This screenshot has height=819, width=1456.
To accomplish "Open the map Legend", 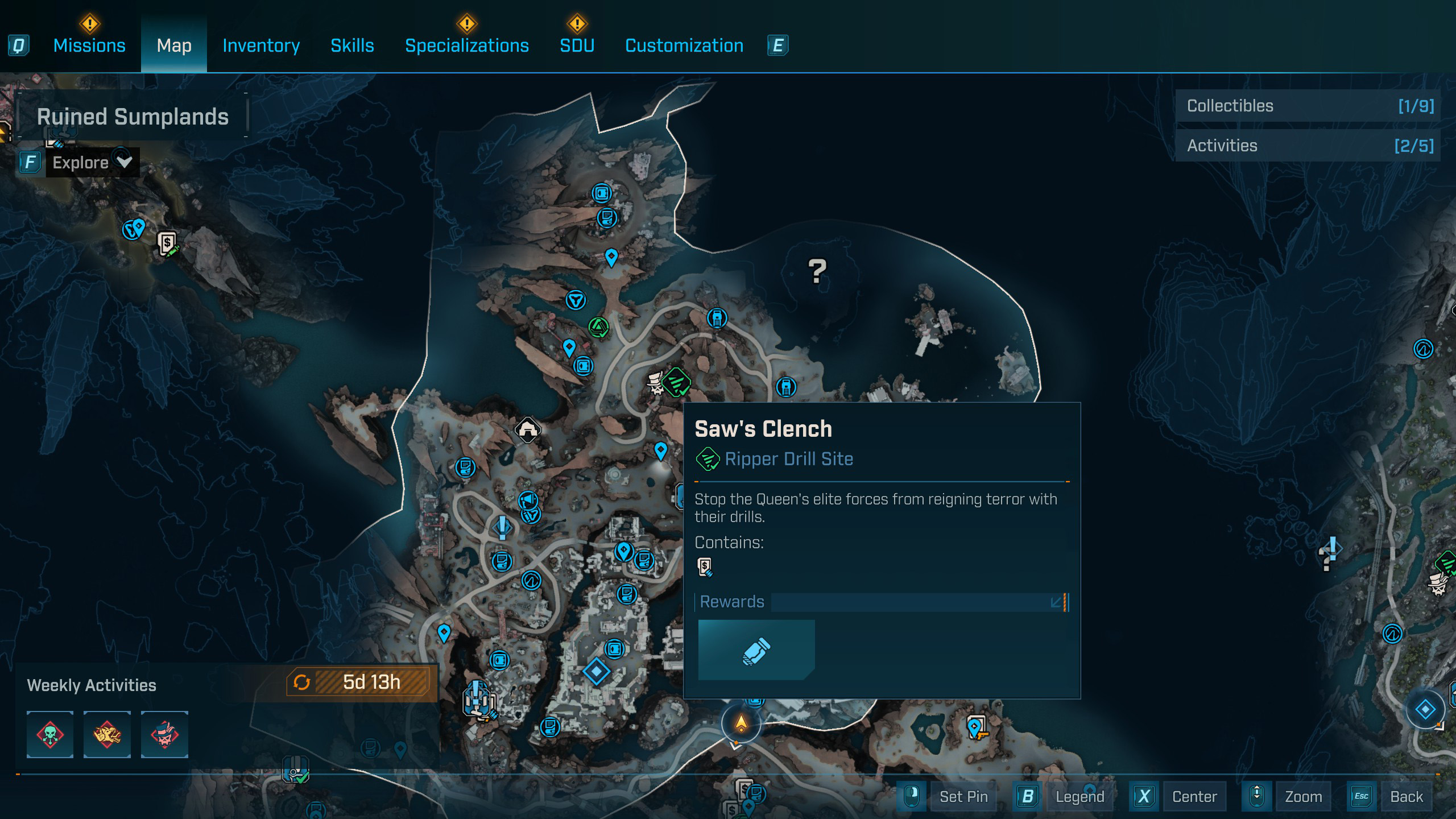I will click(x=1079, y=796).
